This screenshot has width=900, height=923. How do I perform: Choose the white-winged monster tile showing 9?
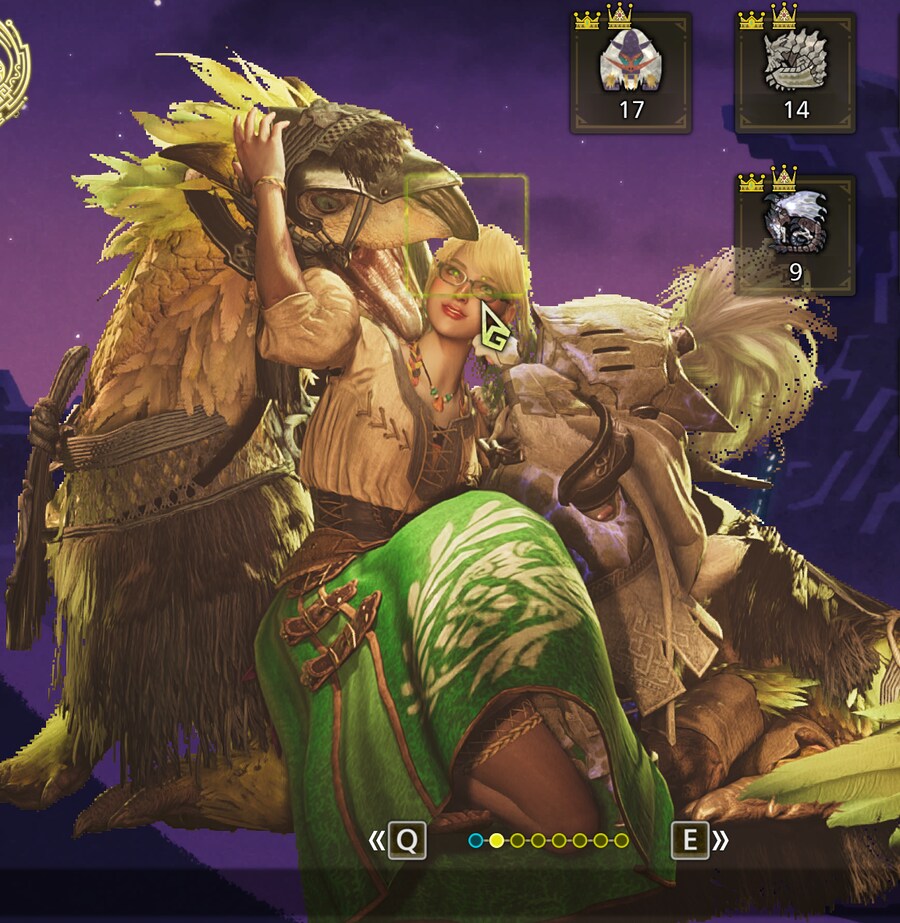coord(795,236)
